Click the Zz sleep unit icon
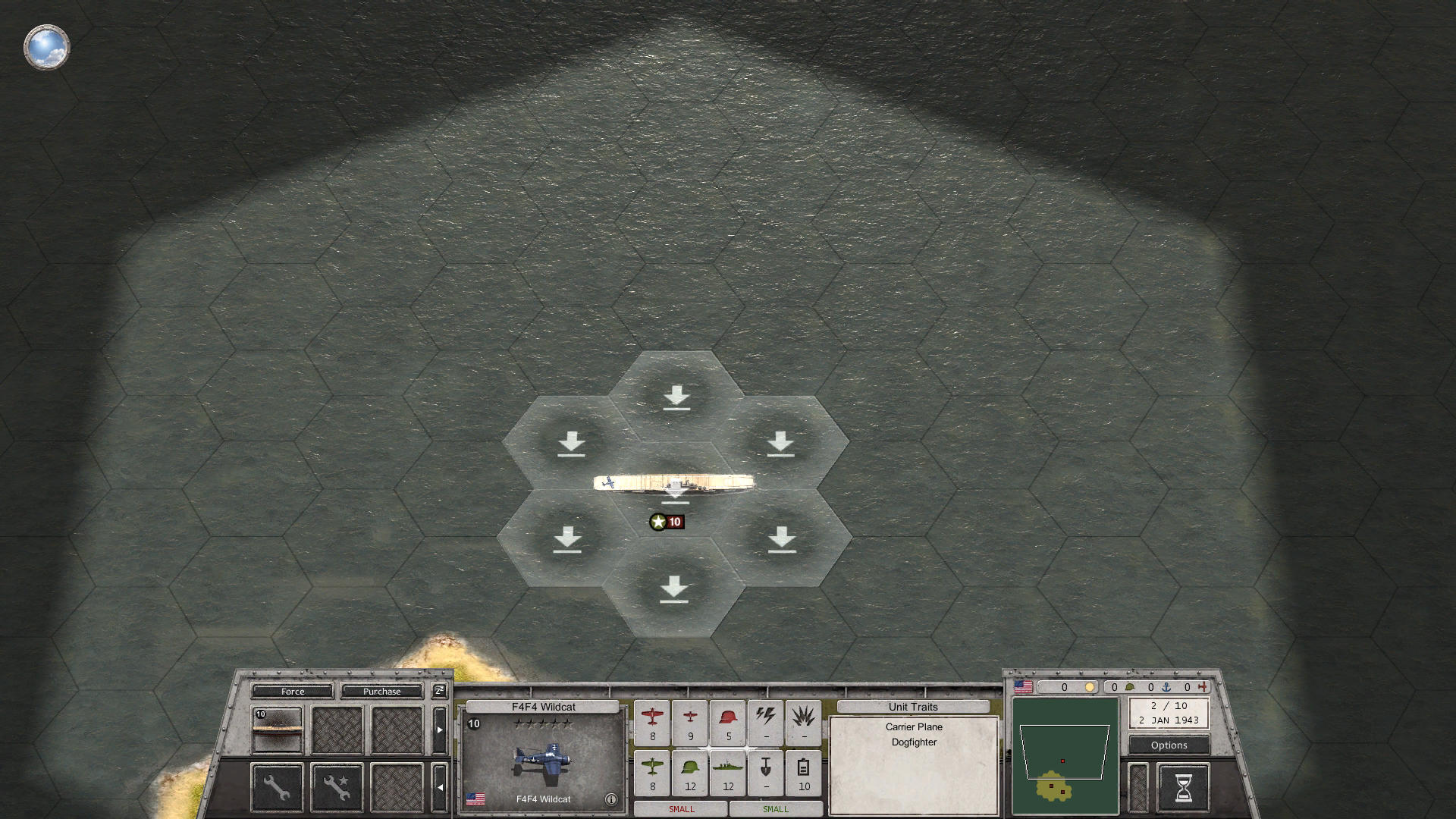The height and width of the screenshot is (819, 1456). pos(438,691)
